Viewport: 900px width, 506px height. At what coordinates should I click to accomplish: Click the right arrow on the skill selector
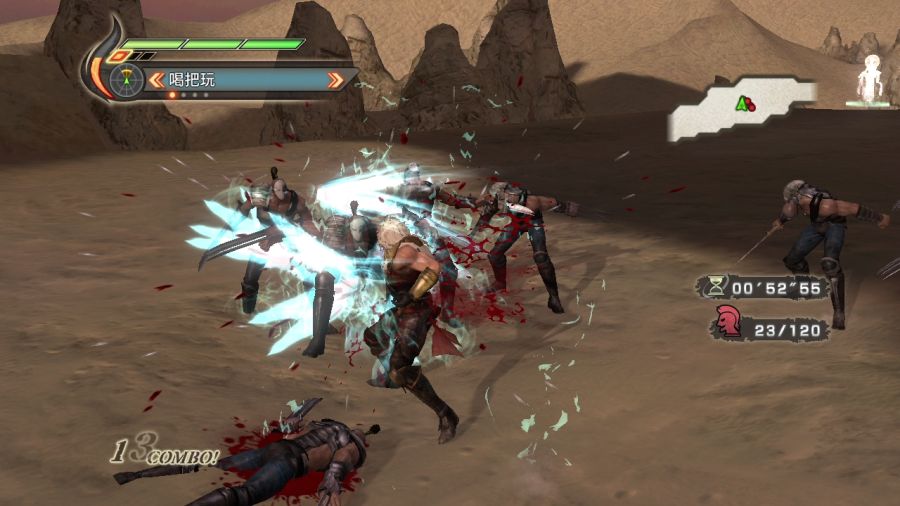pyautogui.click(x=340, y=79)
